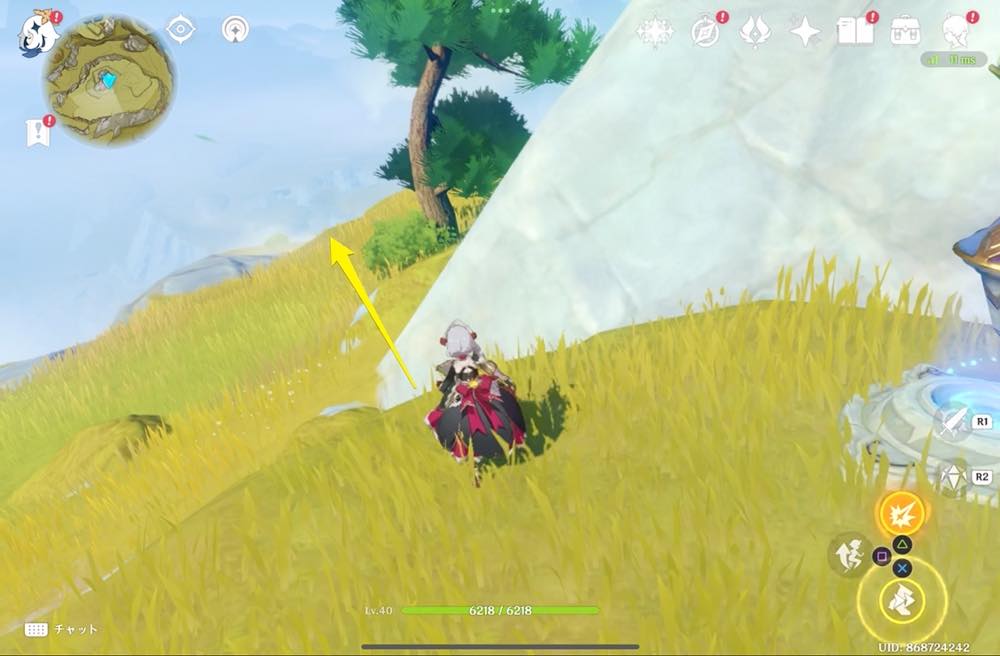Trigger the elemental skill in the yellow ring
Screen dimensions: 1000x656
pyautogui.click(x=901, y=600)
